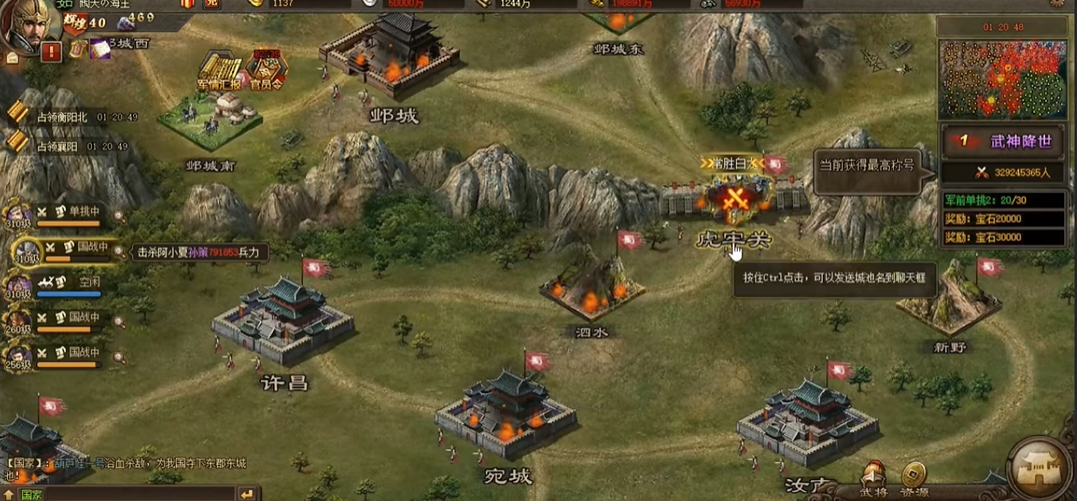Open the world minimap
This screenshot has width=1077, height=501.
(x=1001, y=77)
